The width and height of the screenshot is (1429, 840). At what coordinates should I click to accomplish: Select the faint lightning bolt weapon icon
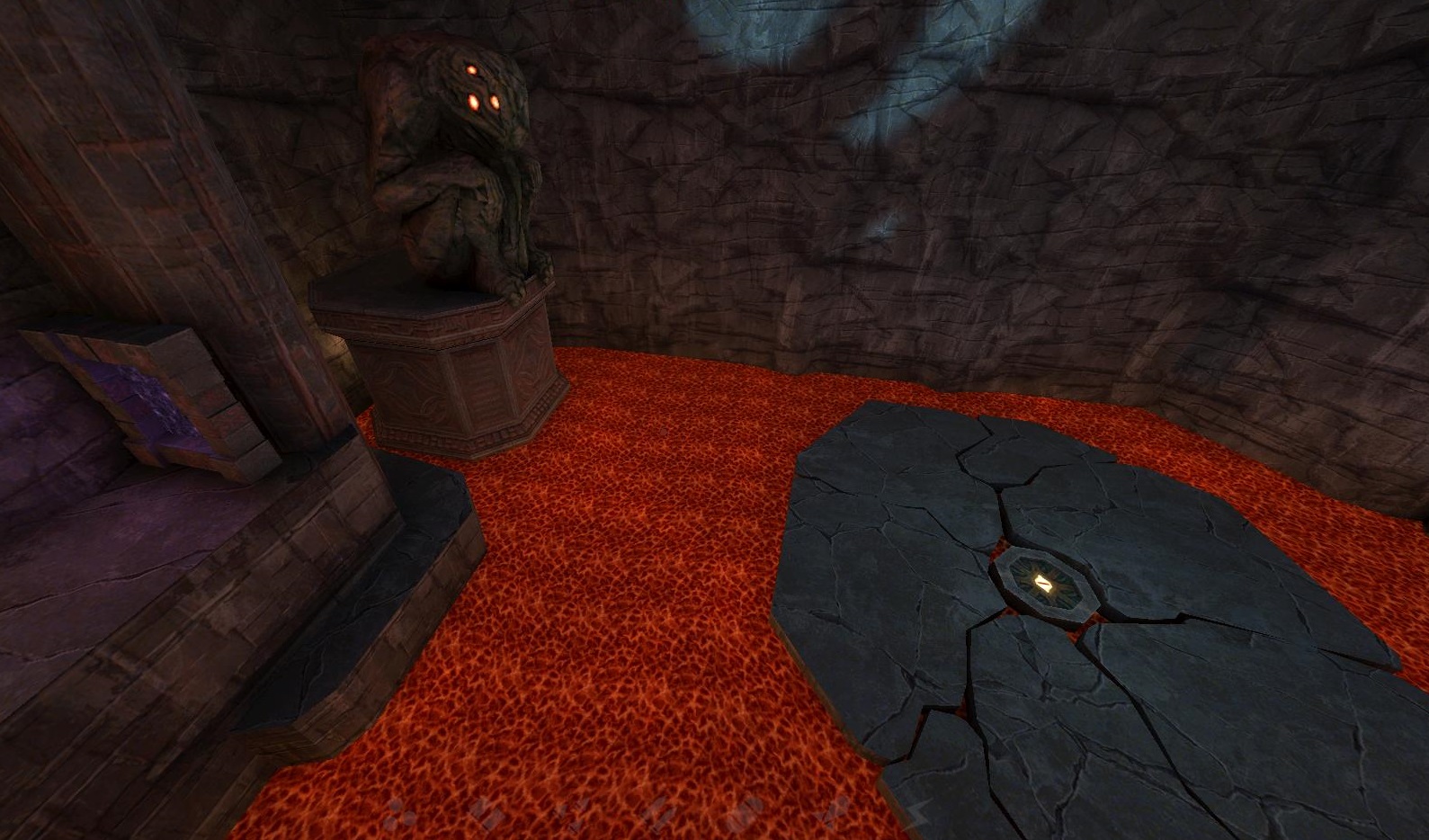click(x=918, y=810)
